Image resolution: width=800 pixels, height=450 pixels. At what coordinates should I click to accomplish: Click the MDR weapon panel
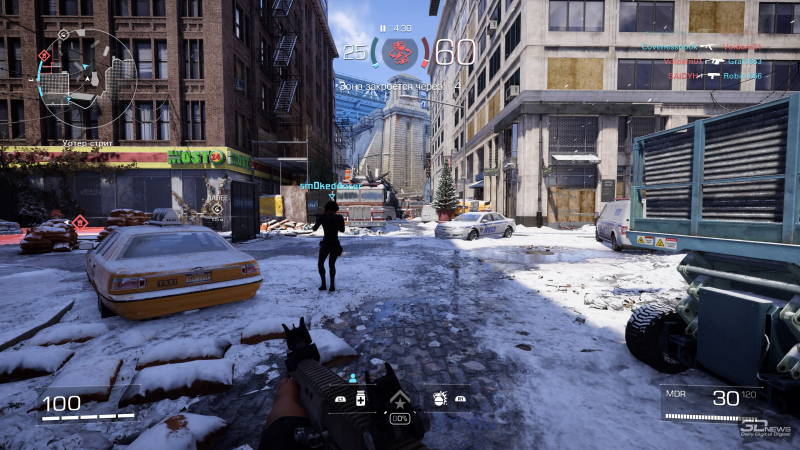(712, 402)
